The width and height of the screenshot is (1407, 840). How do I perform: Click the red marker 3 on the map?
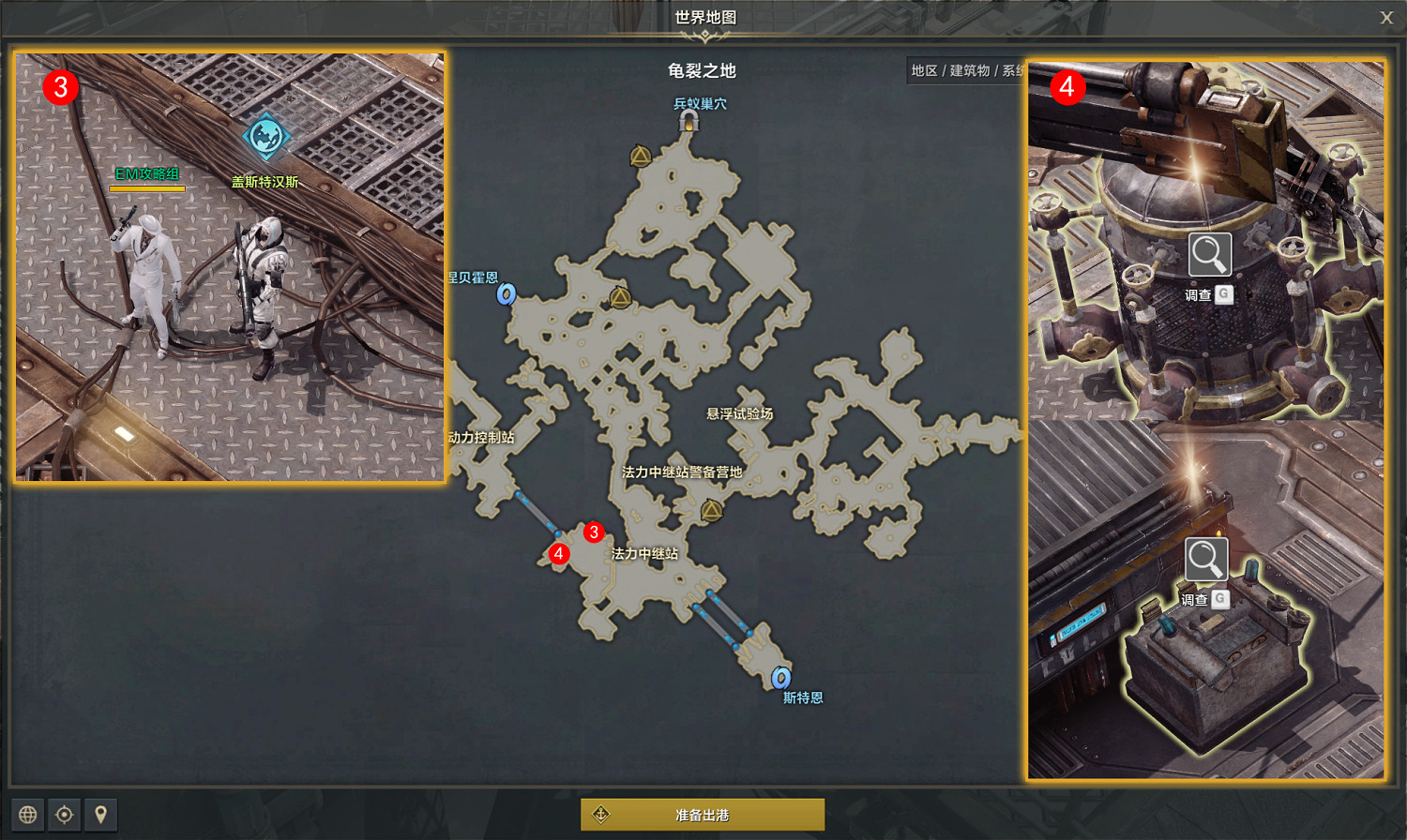coord(594,532)
